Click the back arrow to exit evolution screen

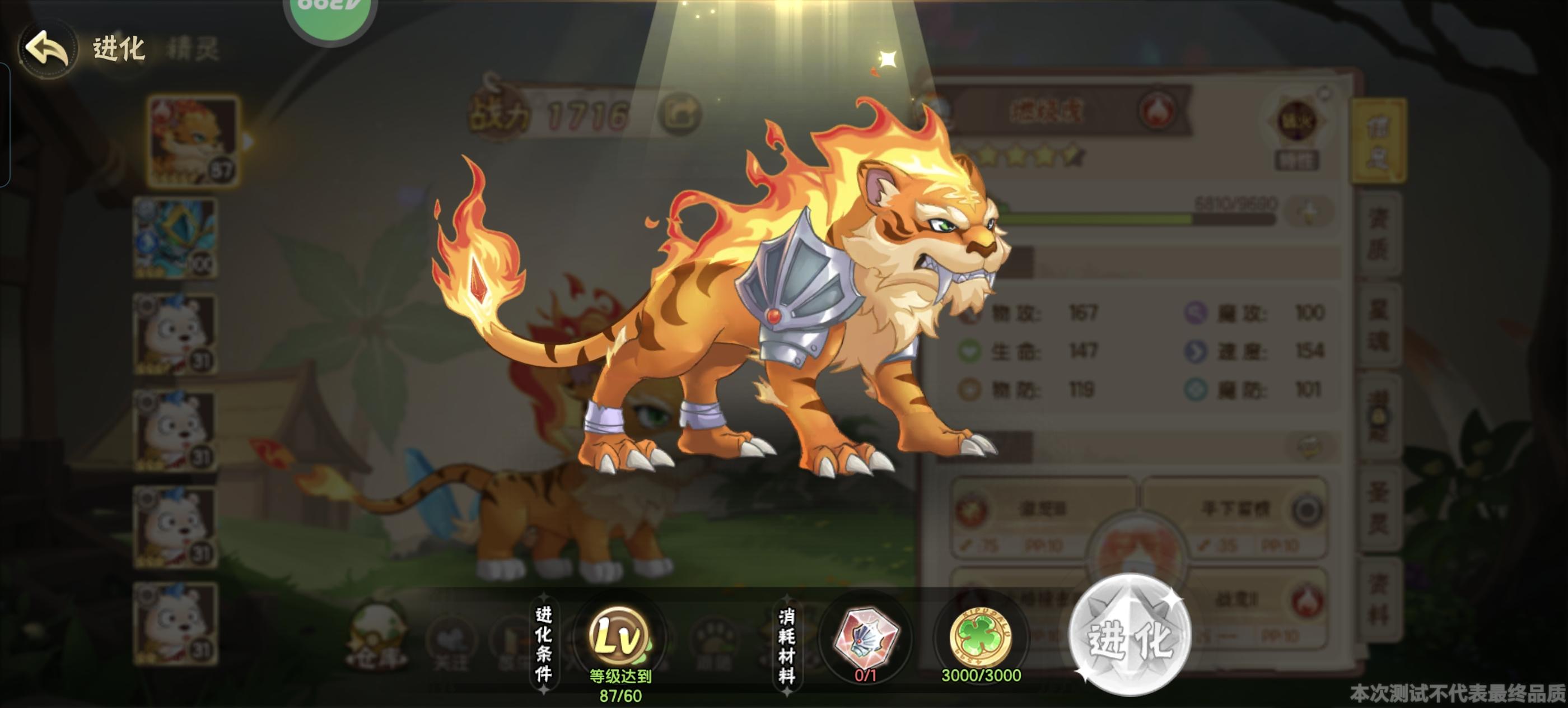(x=48, y=49)
